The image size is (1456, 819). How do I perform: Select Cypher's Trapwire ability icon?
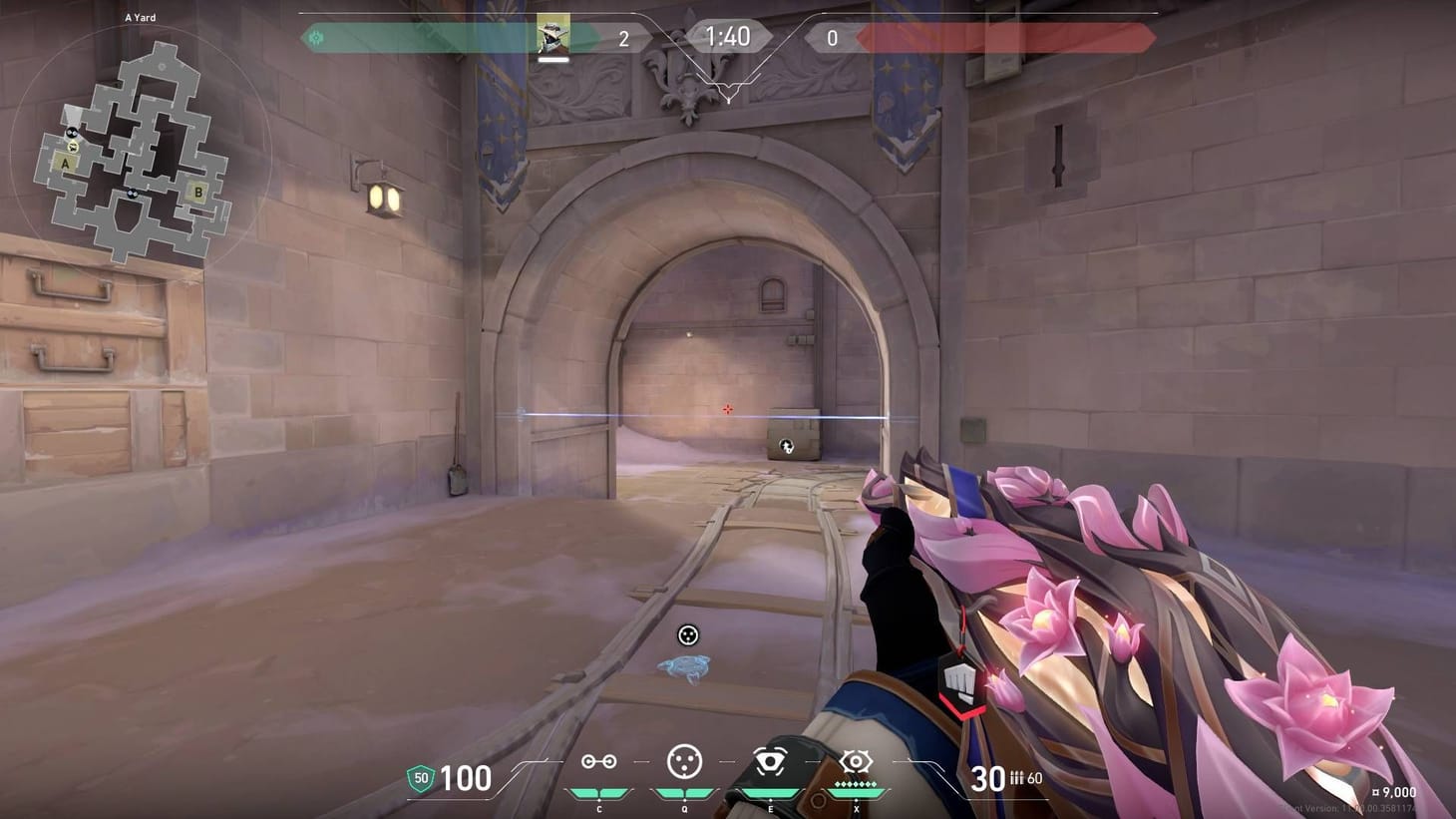(x=598, y=761)
